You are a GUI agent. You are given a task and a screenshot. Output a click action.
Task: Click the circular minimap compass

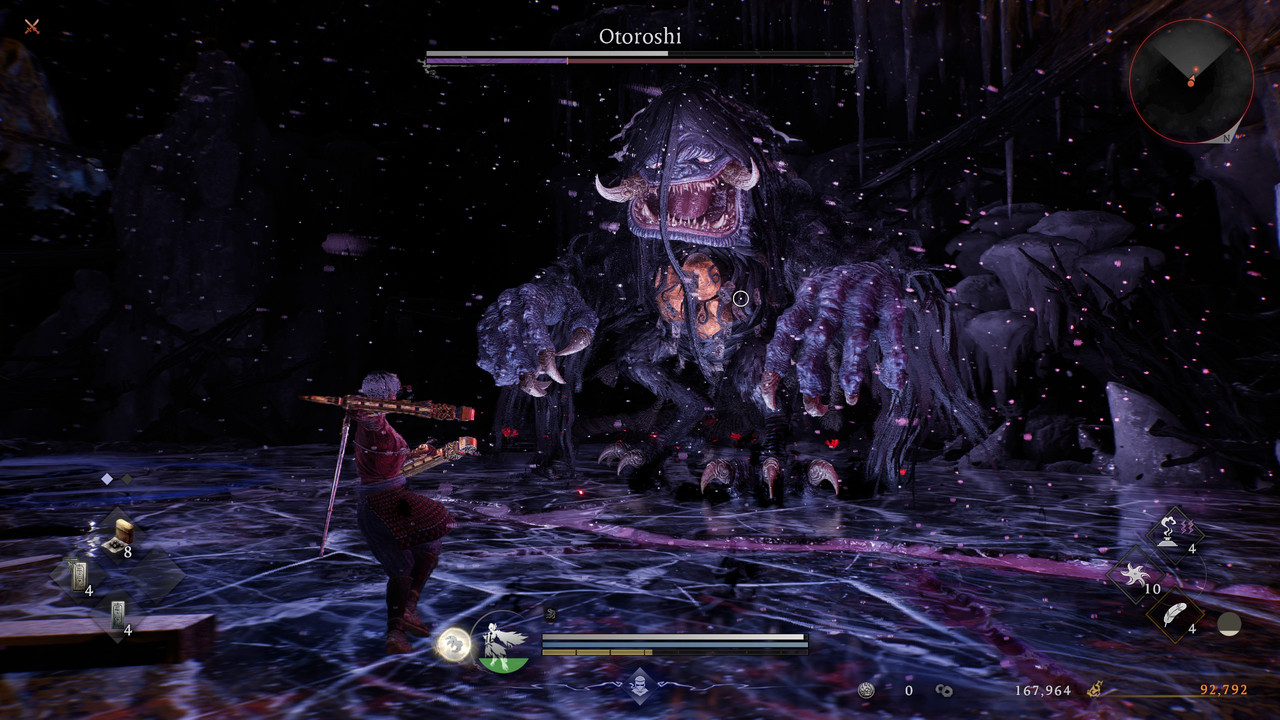tap(1191, 81)
